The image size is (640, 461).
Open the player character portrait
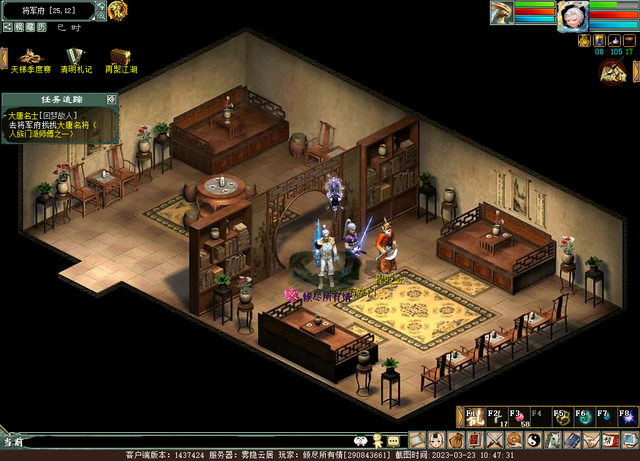pyautogui.click(x=572, y=14)
